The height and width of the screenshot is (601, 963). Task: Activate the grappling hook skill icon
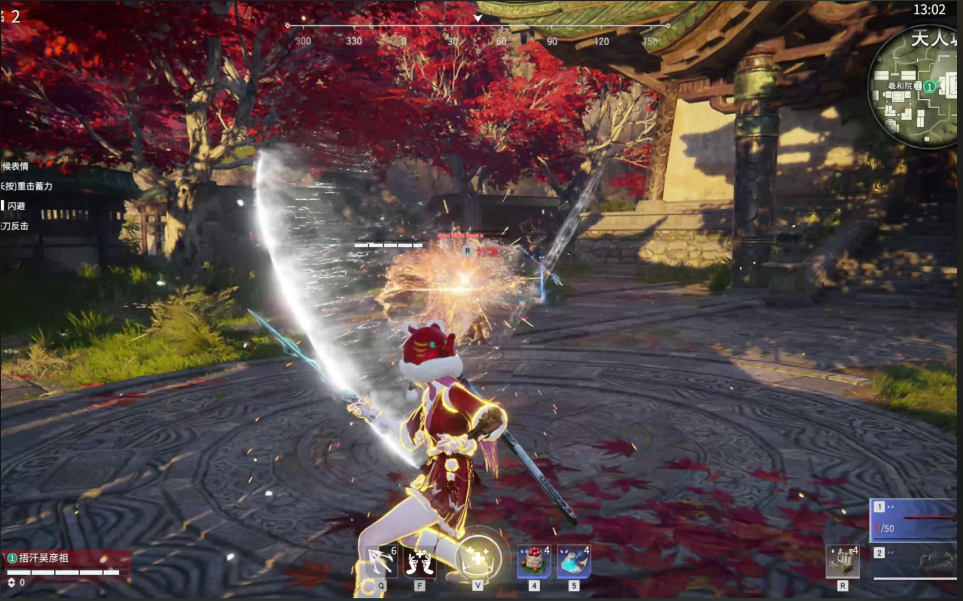(x=379, y=561)
